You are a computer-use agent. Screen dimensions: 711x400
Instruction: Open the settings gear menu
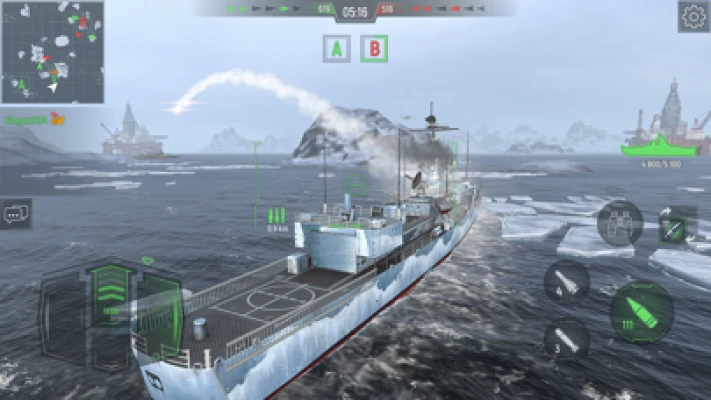[692, 16]
